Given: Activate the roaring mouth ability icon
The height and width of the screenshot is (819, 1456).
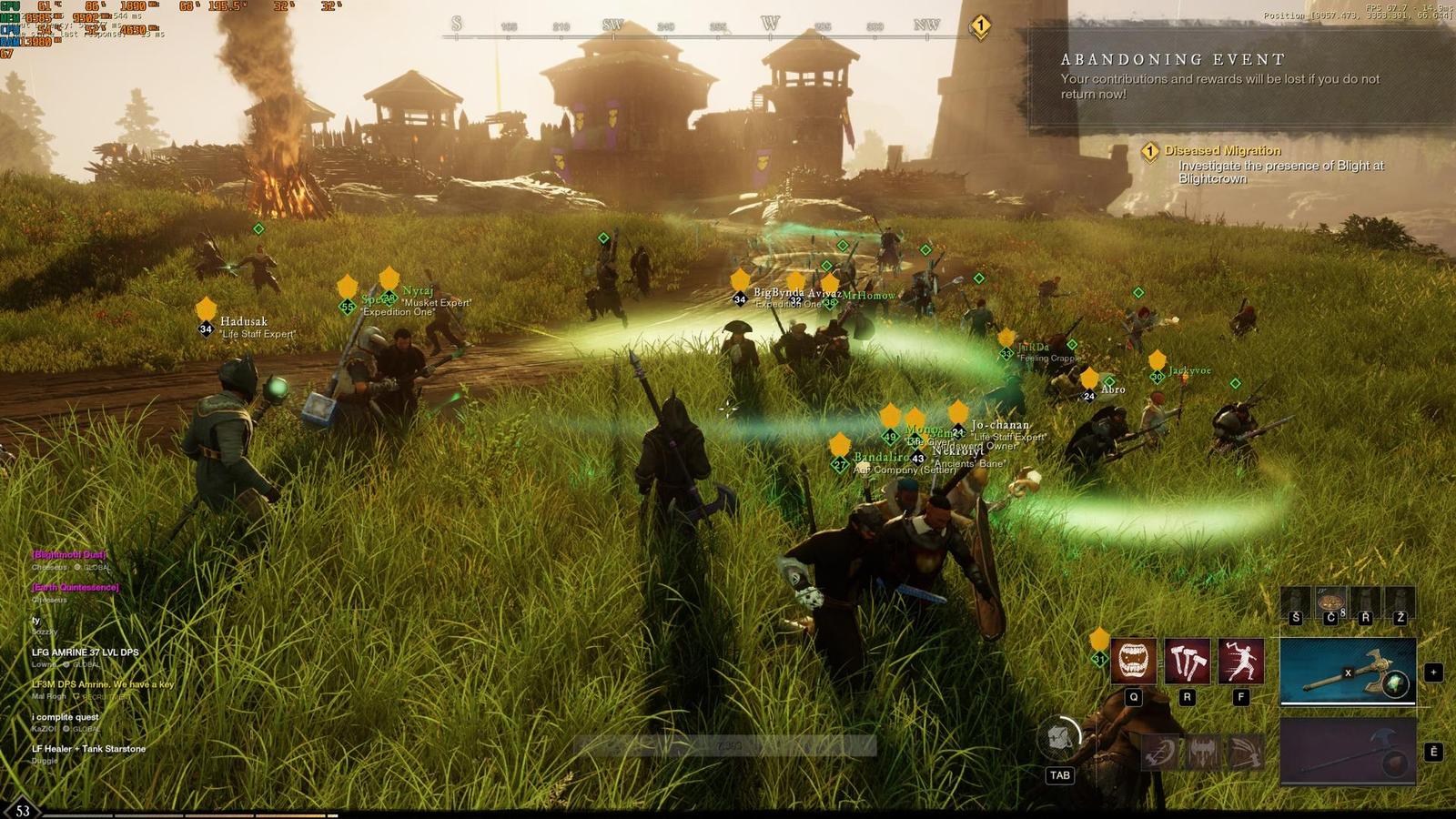Looking at the screenshot, I should 1133,660.
